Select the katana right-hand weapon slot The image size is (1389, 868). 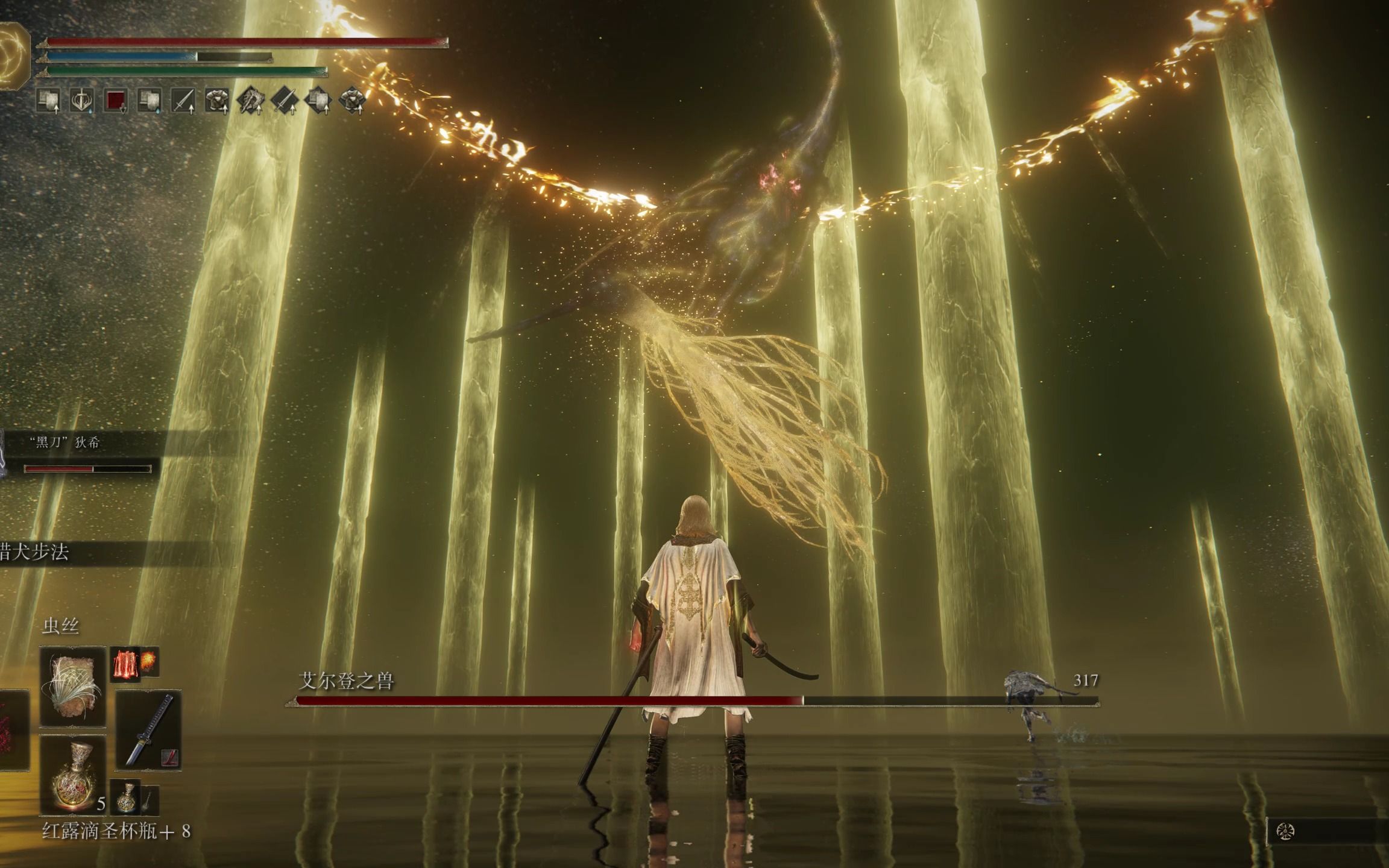click(148, 730)
